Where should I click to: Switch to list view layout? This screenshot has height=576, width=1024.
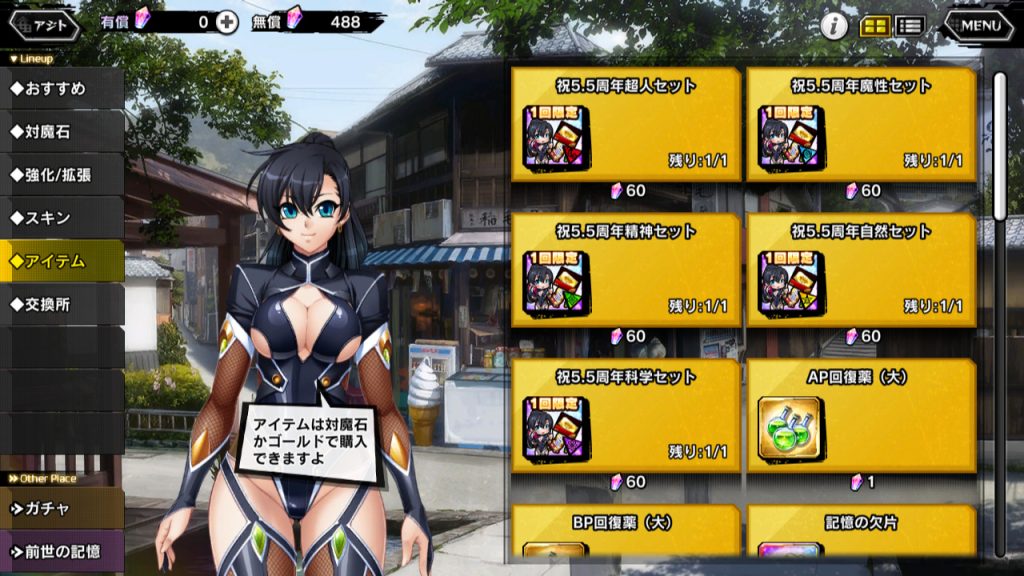pos(909,27)
